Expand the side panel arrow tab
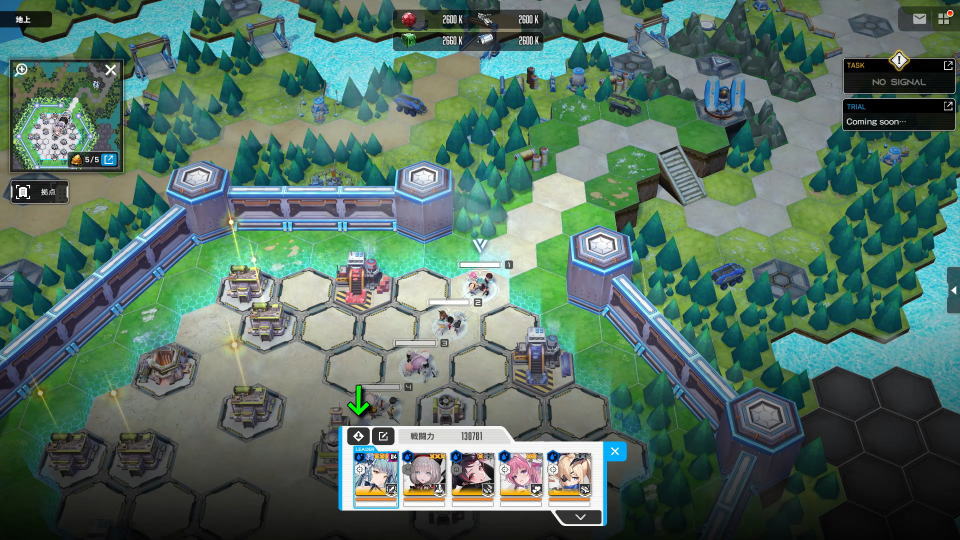The height and width of the screenshot is (540, 960). (x=954, y=289)
